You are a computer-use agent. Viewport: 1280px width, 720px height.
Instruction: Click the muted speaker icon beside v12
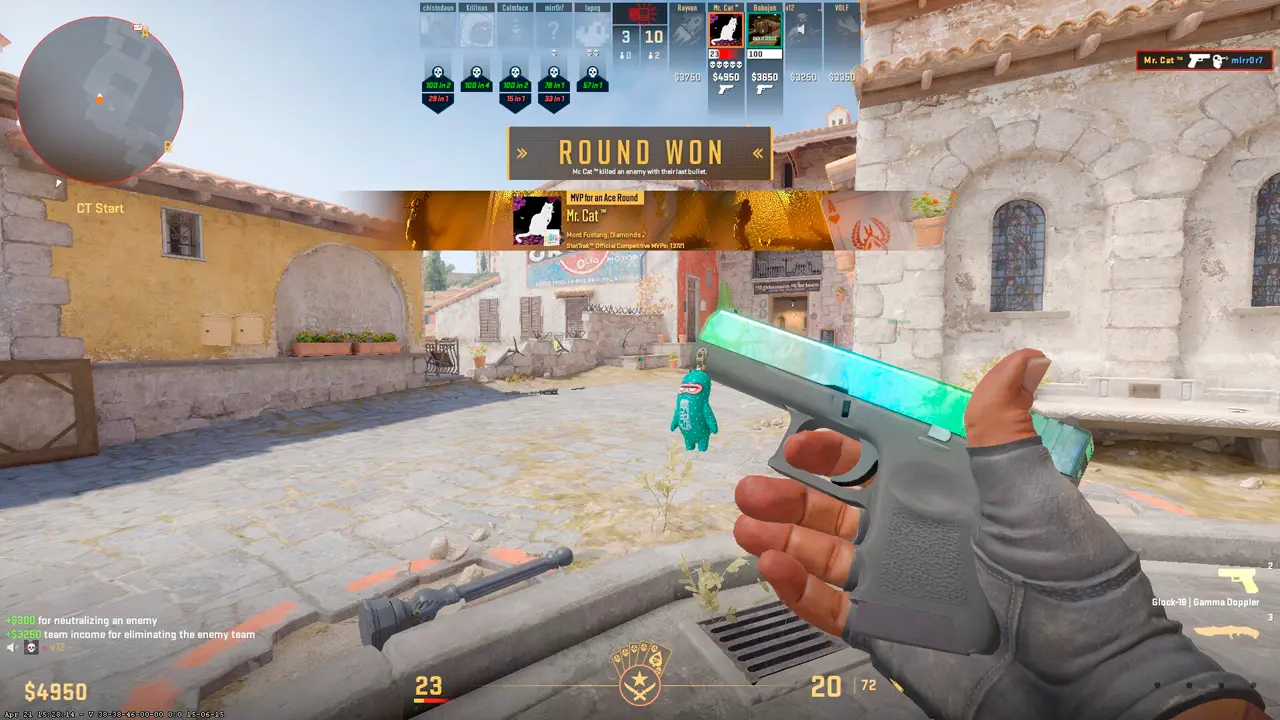point(13,648)
